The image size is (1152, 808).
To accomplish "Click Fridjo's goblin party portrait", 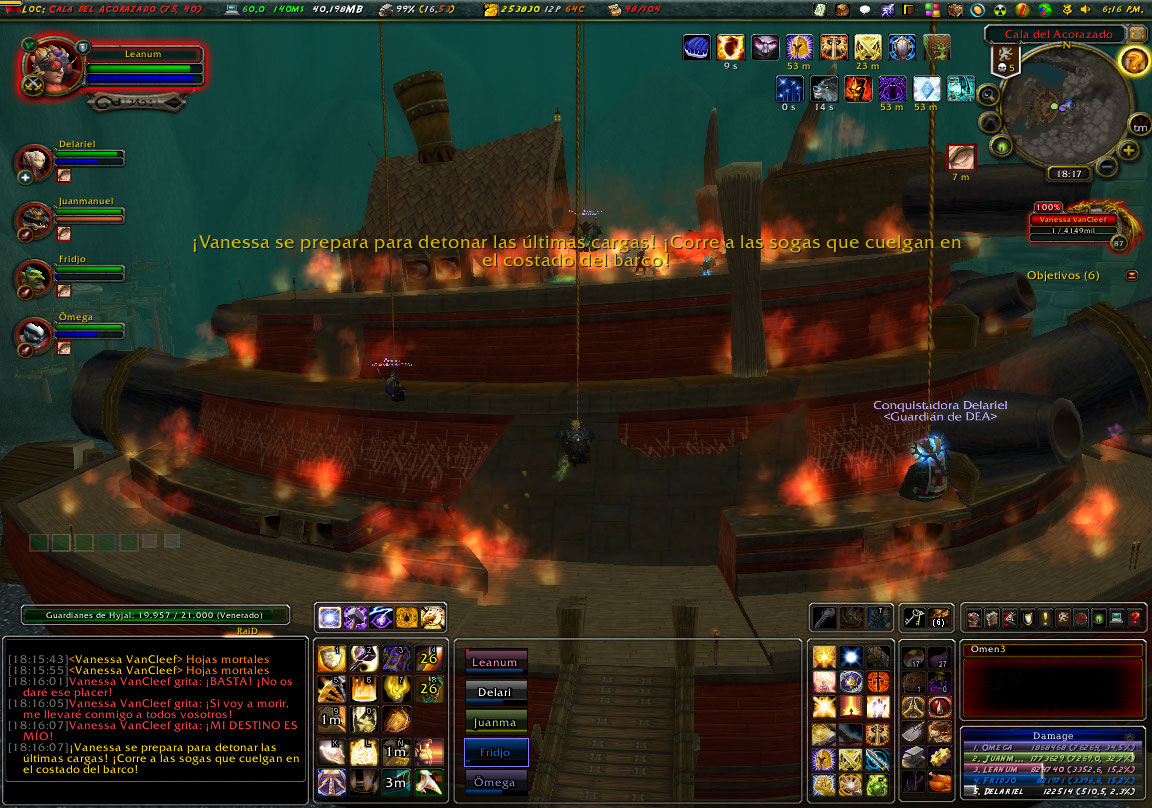I will point(34,277).
